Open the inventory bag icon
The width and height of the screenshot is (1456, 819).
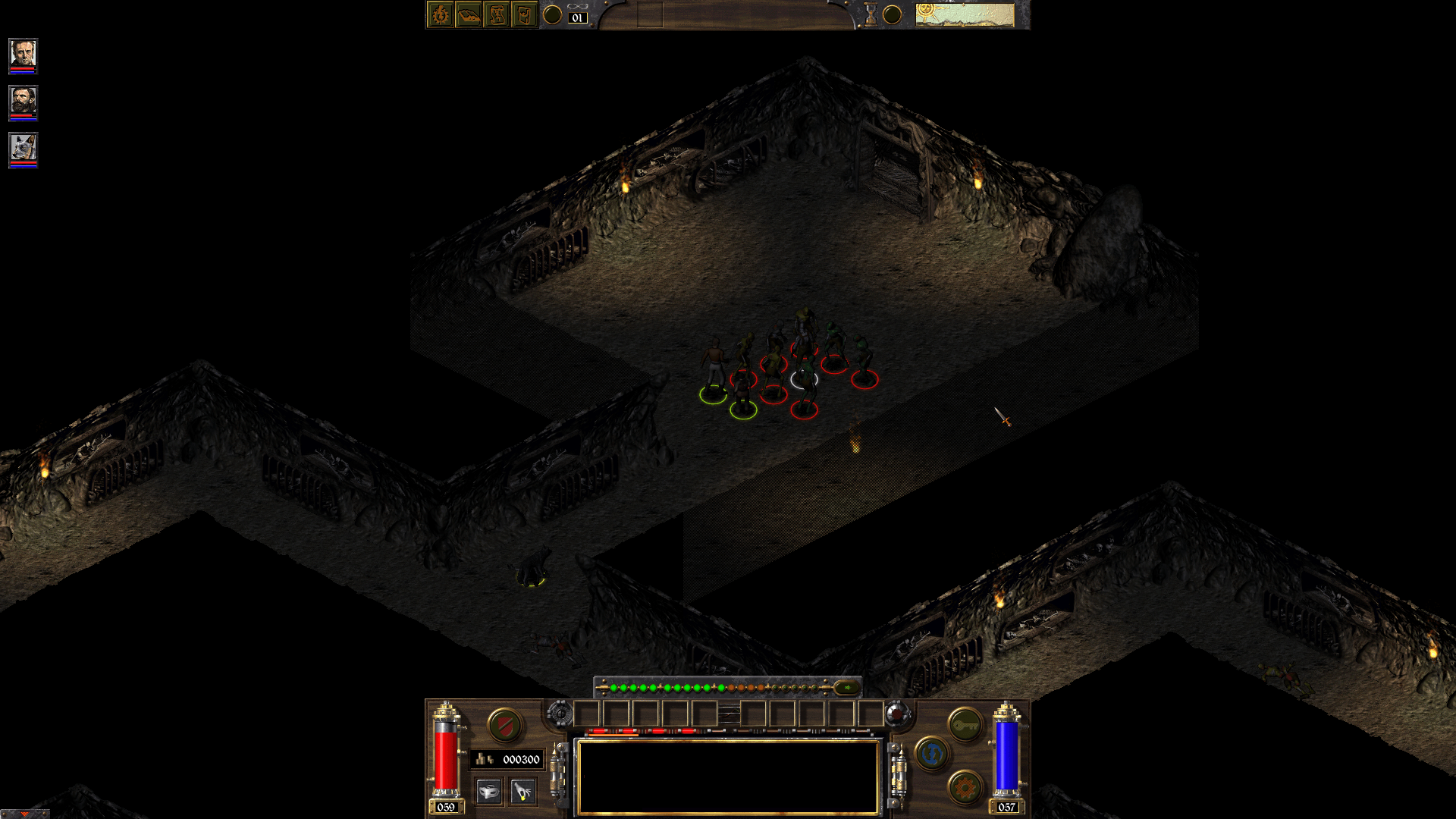pos(525,14)
